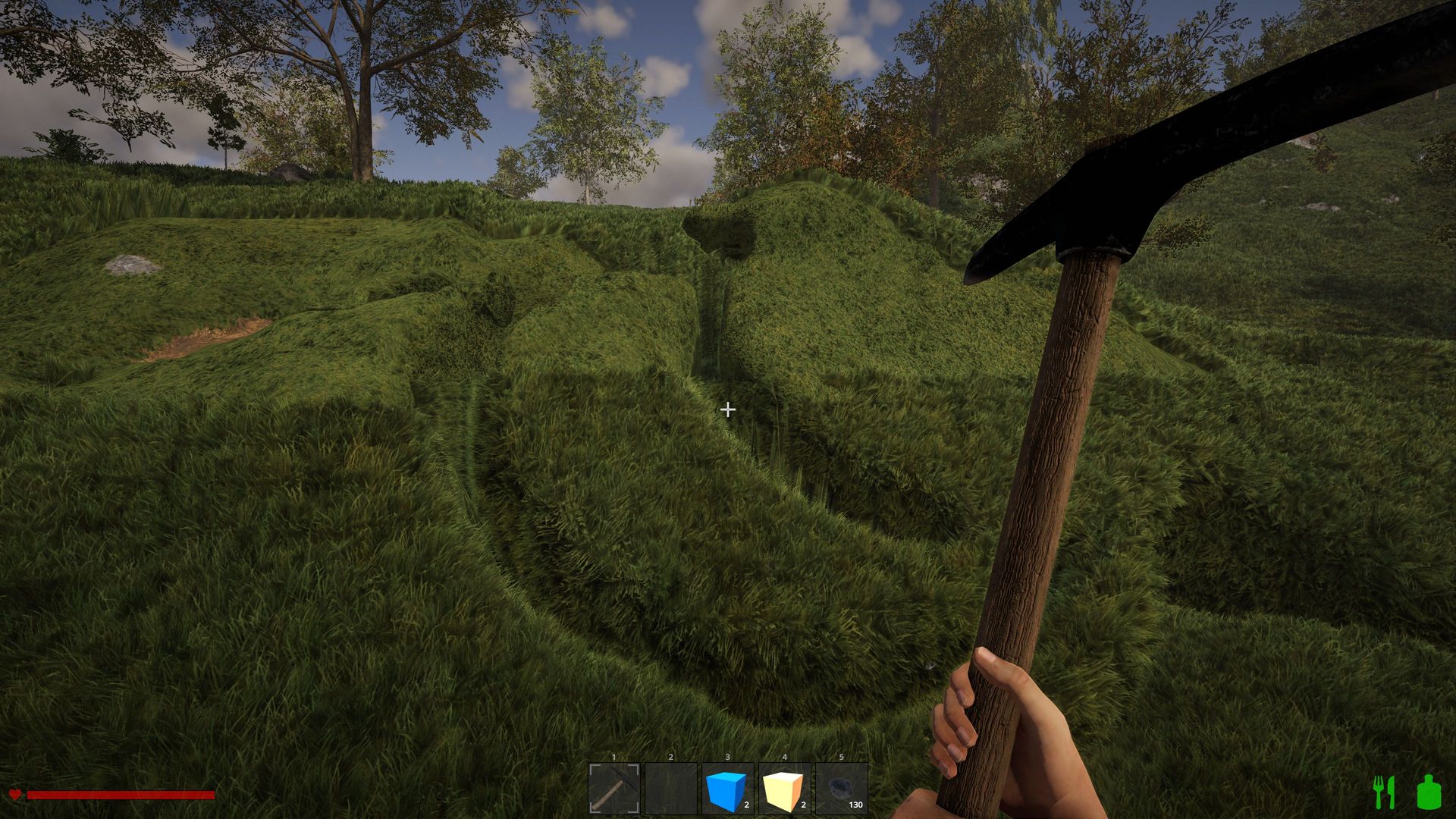Image resolution: width=1456 pixels, height=819 pixels.
Task: Select the dark ore stack of 130
Action: [x=841, y=789]
